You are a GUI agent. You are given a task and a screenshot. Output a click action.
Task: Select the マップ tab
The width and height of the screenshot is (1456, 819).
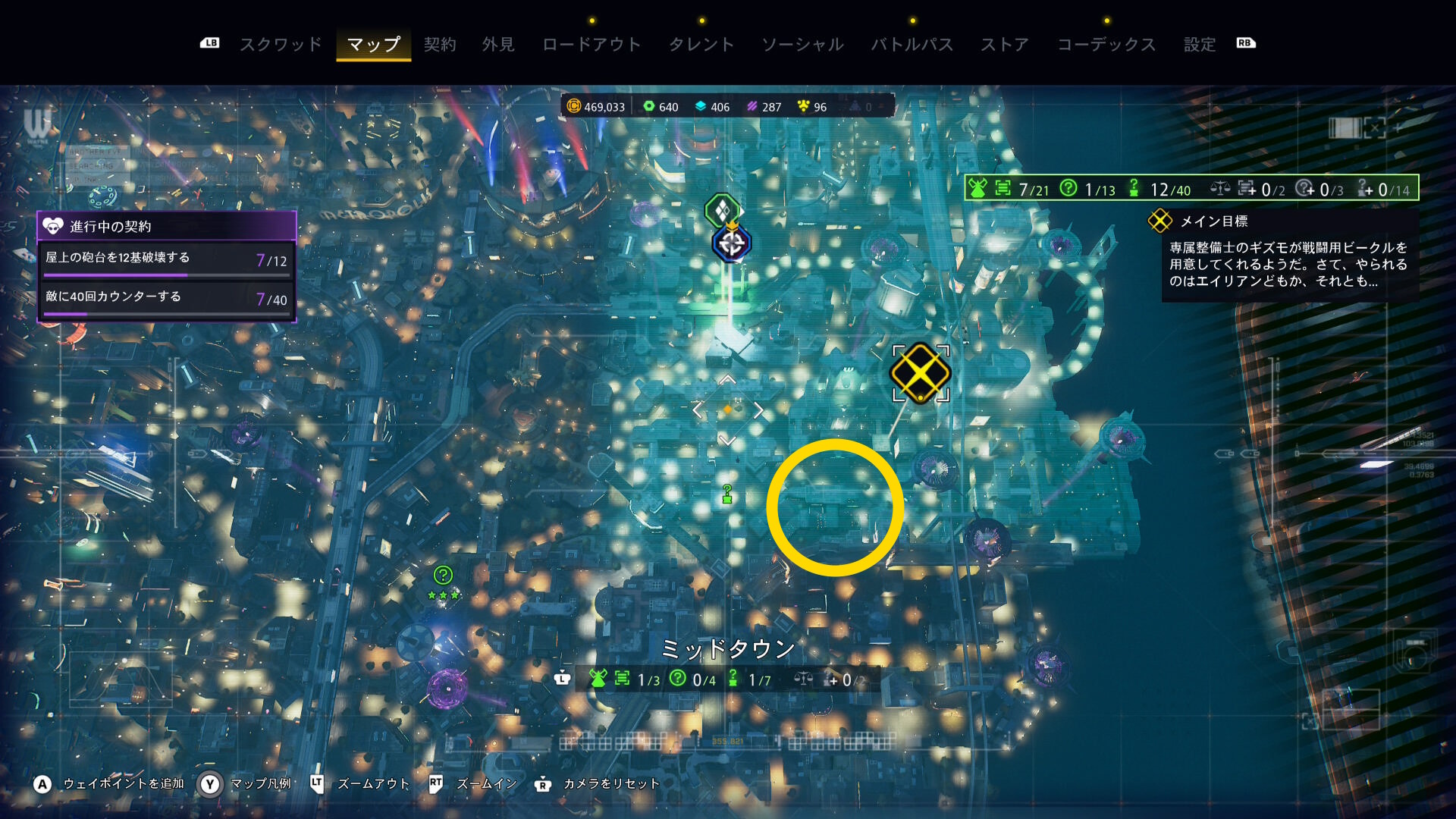pyautogui.click(x=373, y=45)
